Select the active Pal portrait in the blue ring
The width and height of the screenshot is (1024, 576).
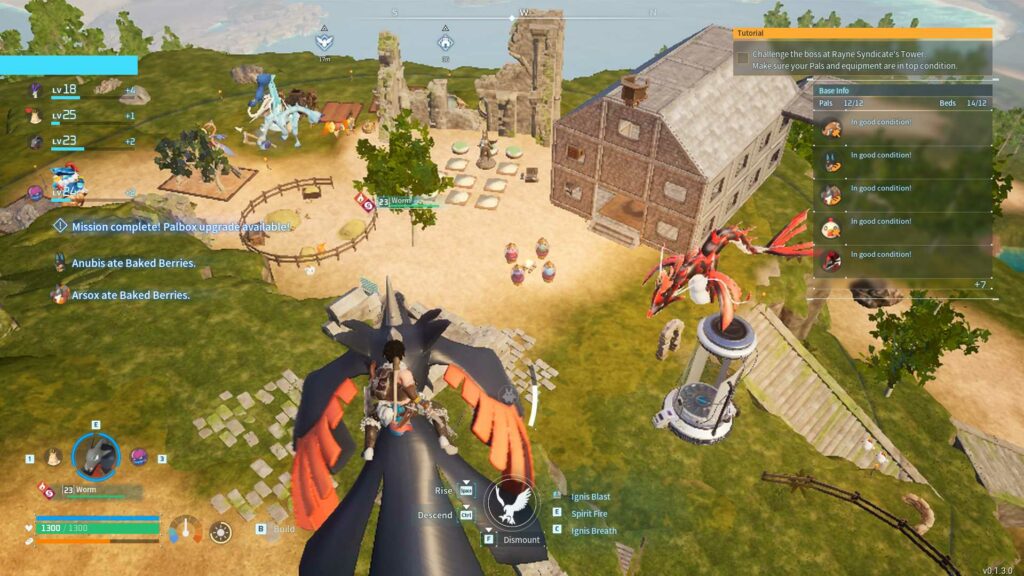96,456
